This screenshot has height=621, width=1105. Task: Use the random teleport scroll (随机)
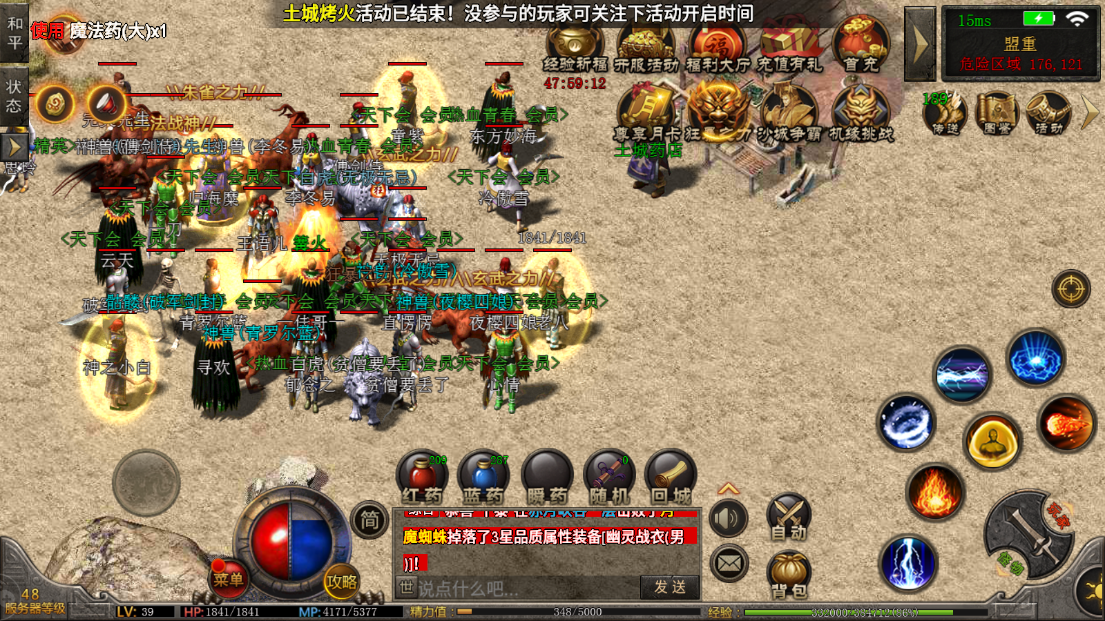pyautogui.click(x=609, y=475)
